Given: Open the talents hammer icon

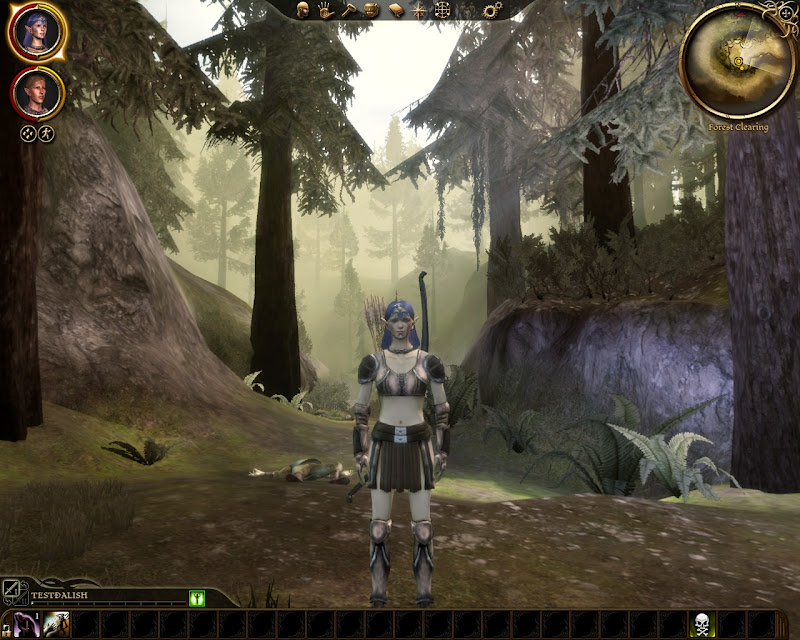Looking at the screenshot, I should pos(349,10).
